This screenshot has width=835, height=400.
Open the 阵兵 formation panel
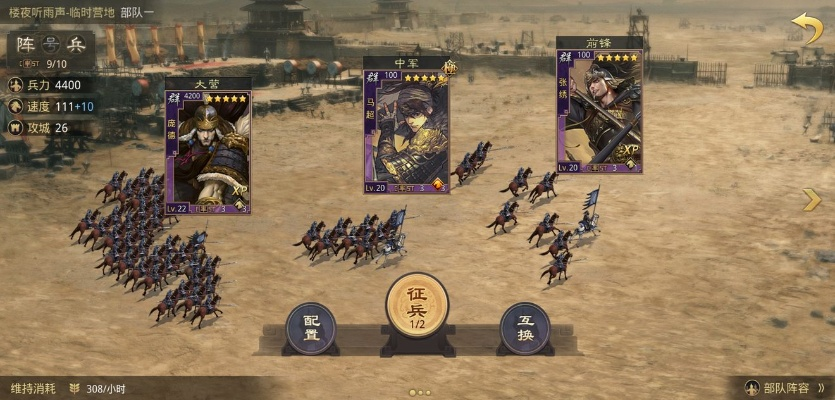coord(52,44)
